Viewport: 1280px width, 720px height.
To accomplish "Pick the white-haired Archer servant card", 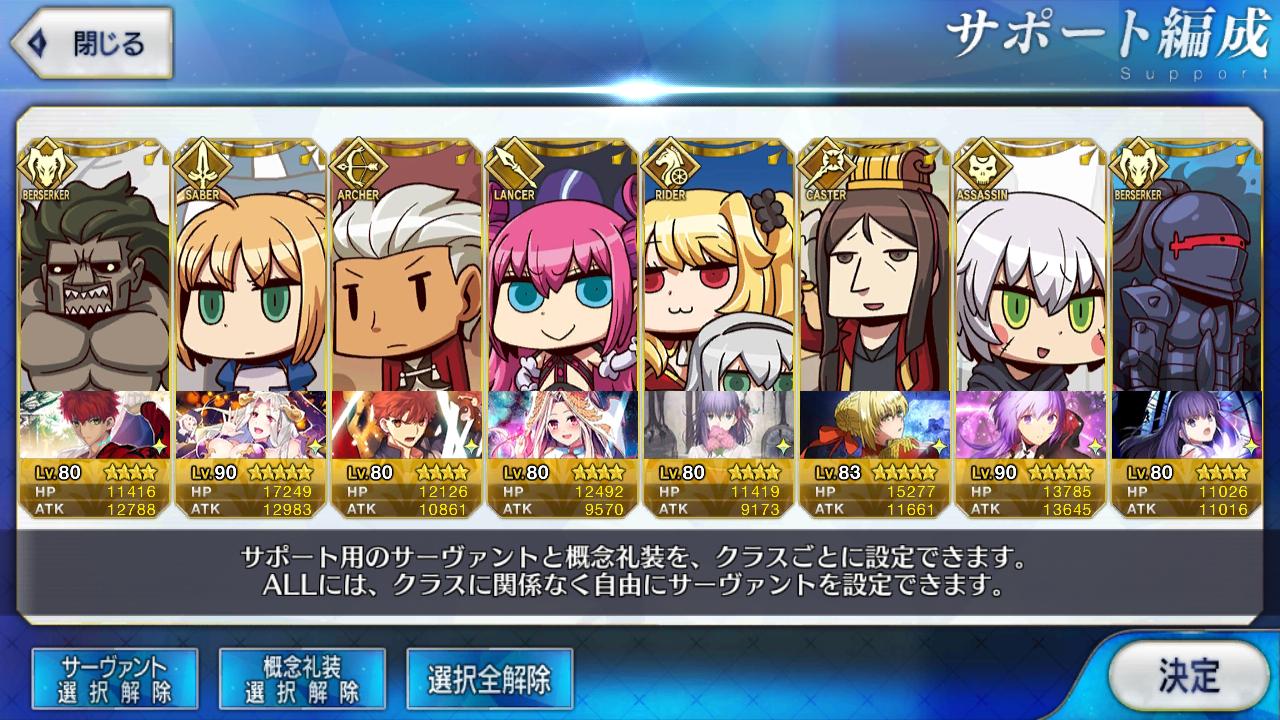I will [x=406, y=280].
